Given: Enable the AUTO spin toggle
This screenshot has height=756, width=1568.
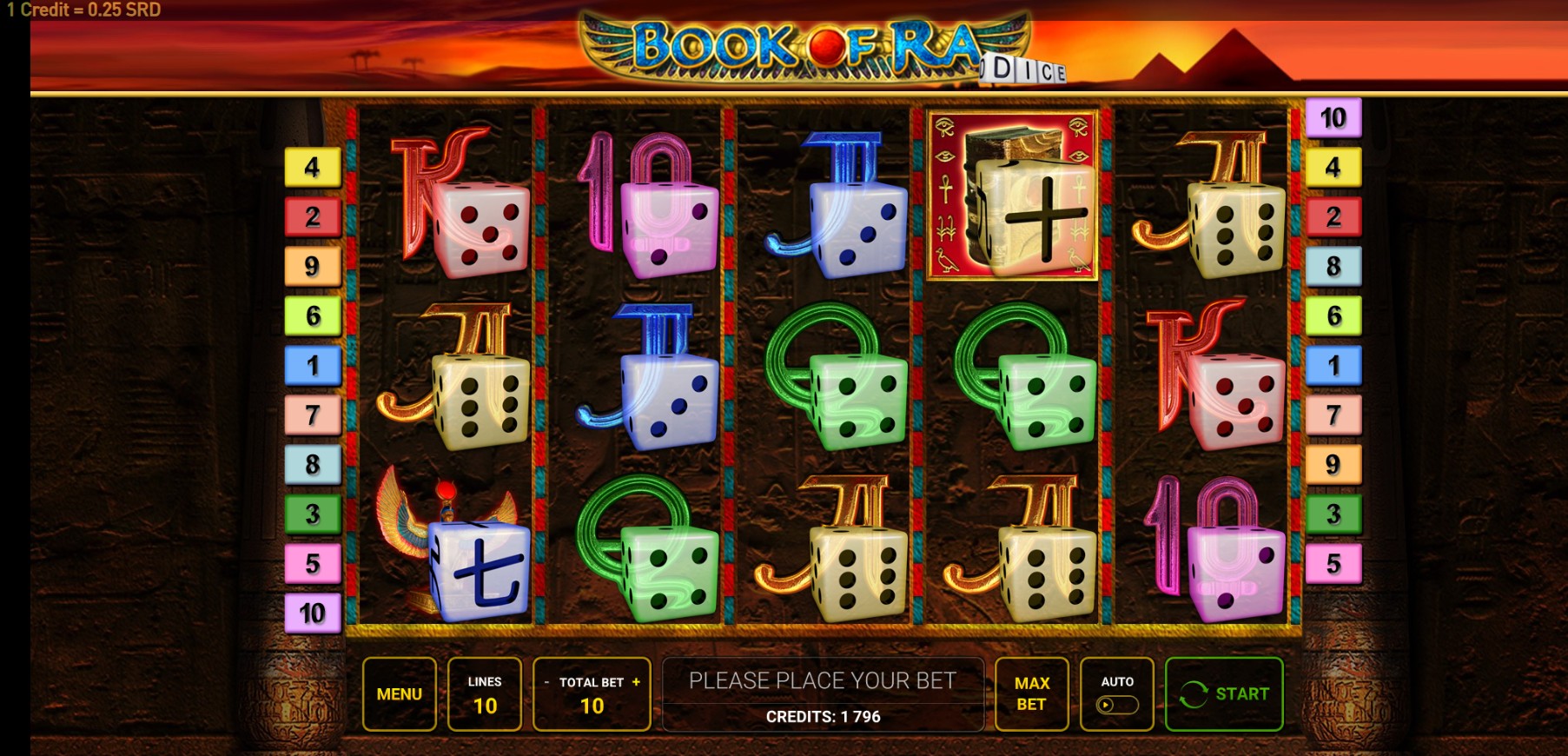Looking at the screenshot, I should pos(1116,706).
